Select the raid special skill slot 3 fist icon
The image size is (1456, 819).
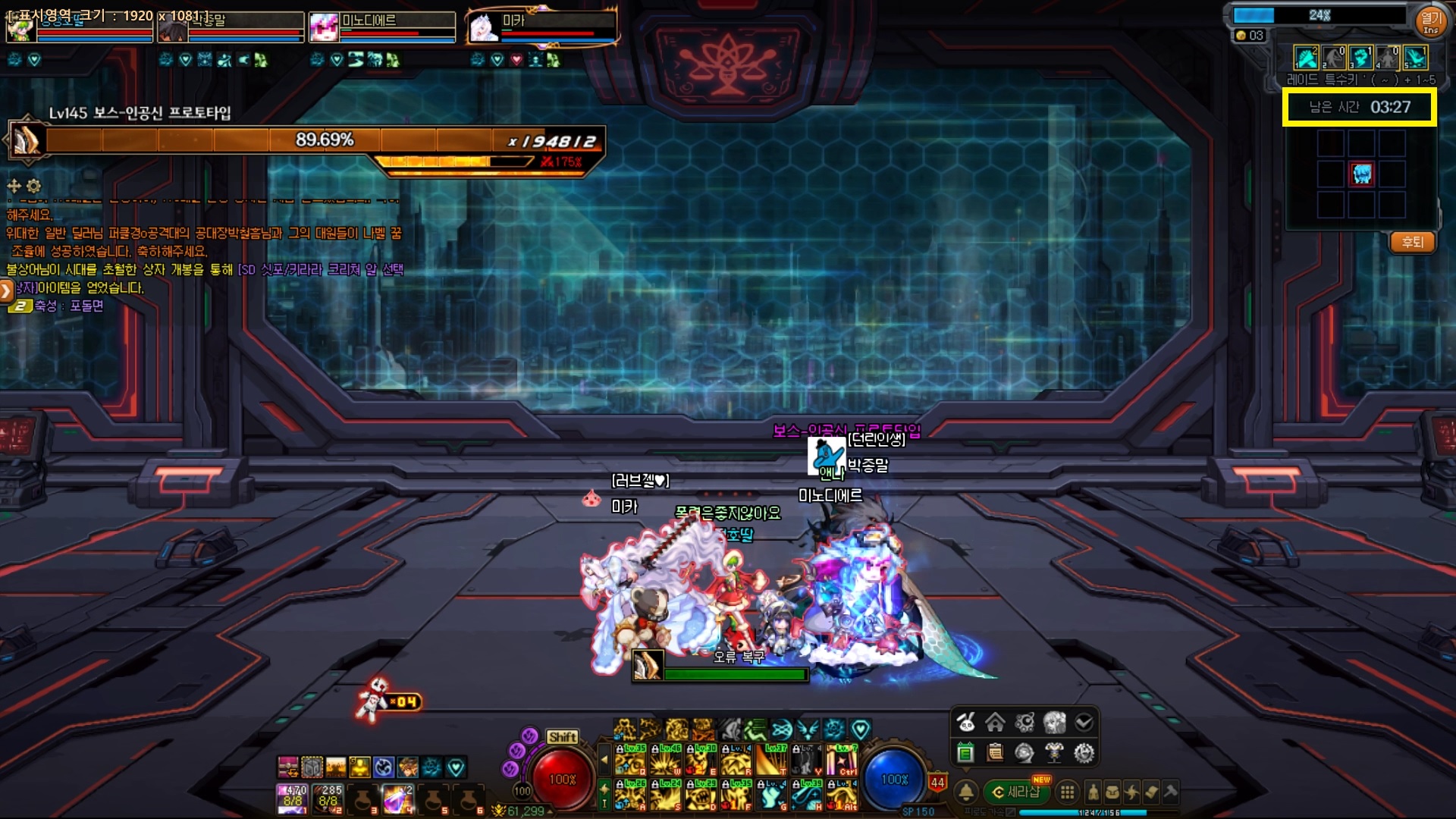(1360, 58)
